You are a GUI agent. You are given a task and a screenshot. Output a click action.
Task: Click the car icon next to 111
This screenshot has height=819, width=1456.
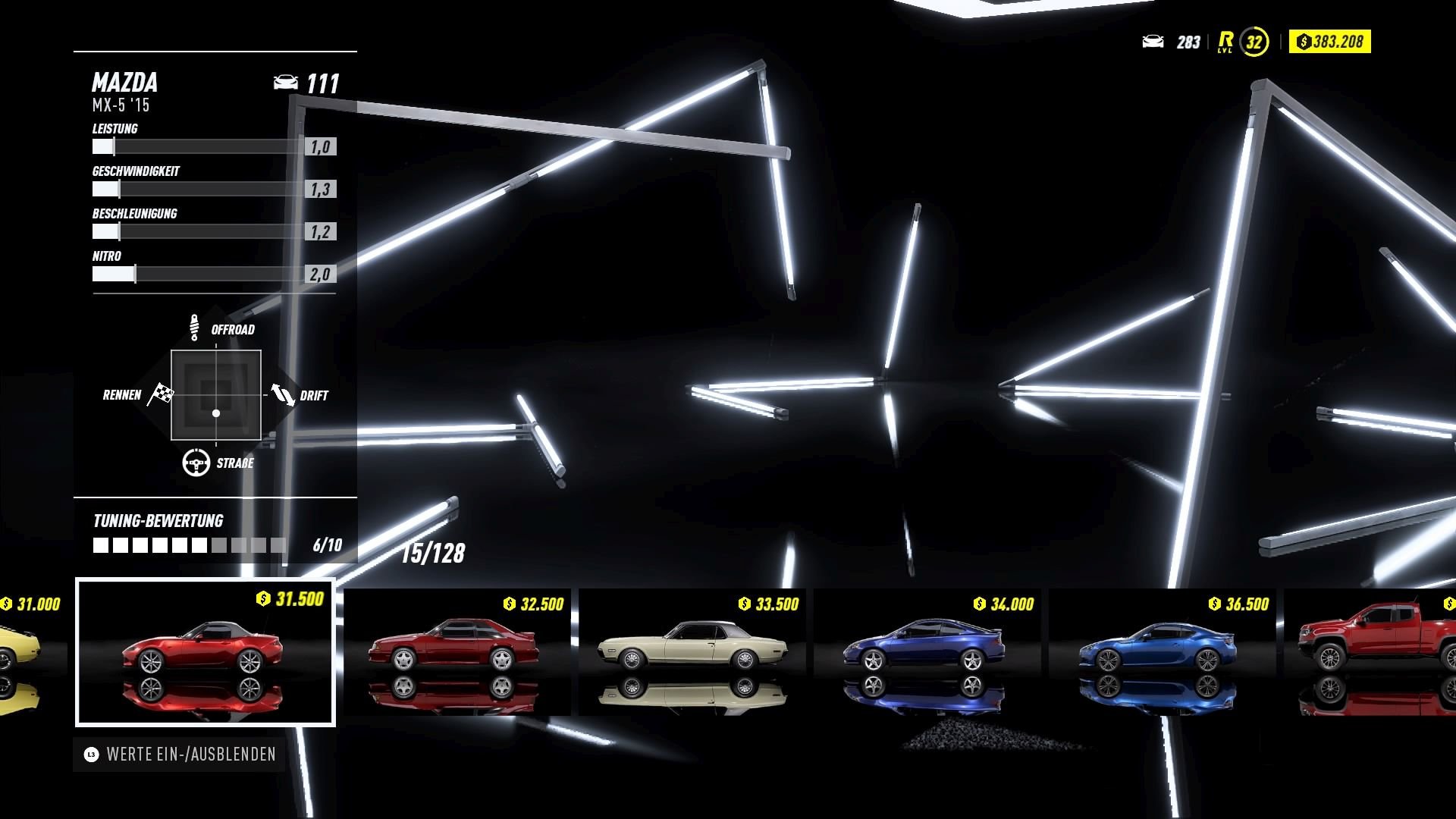287,82
